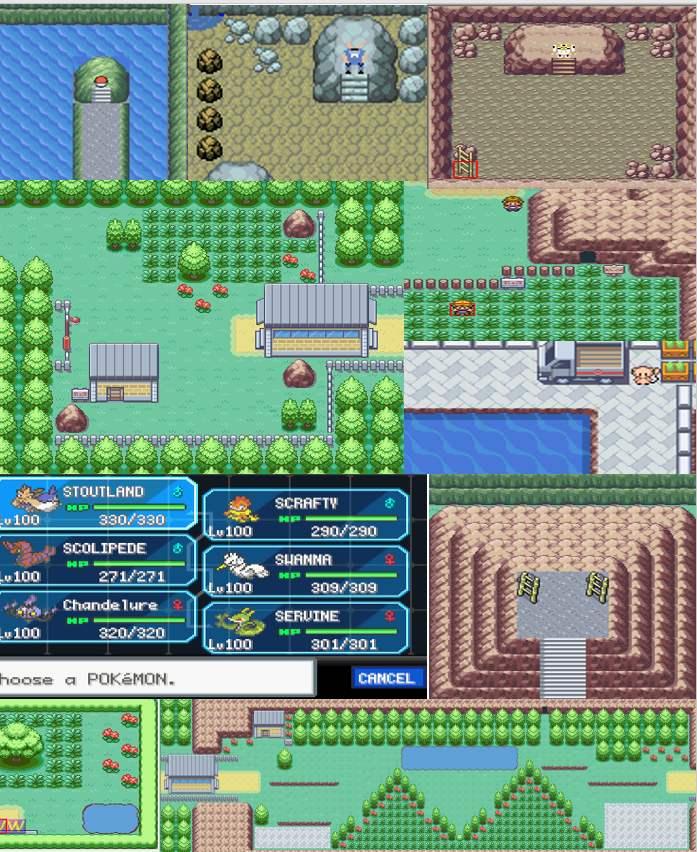Screen dimensions: 697x852
Task: Choose Scolipede in the party list
Action: 98,560
